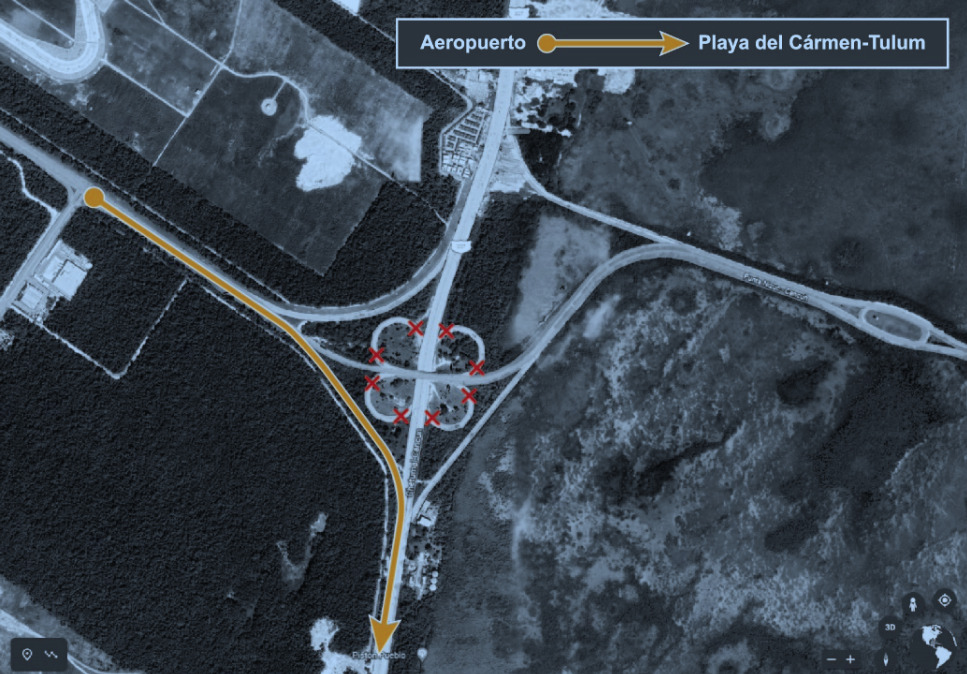
Task: Add a placemark with the pin tool
Action: click(x=27, y=654)
